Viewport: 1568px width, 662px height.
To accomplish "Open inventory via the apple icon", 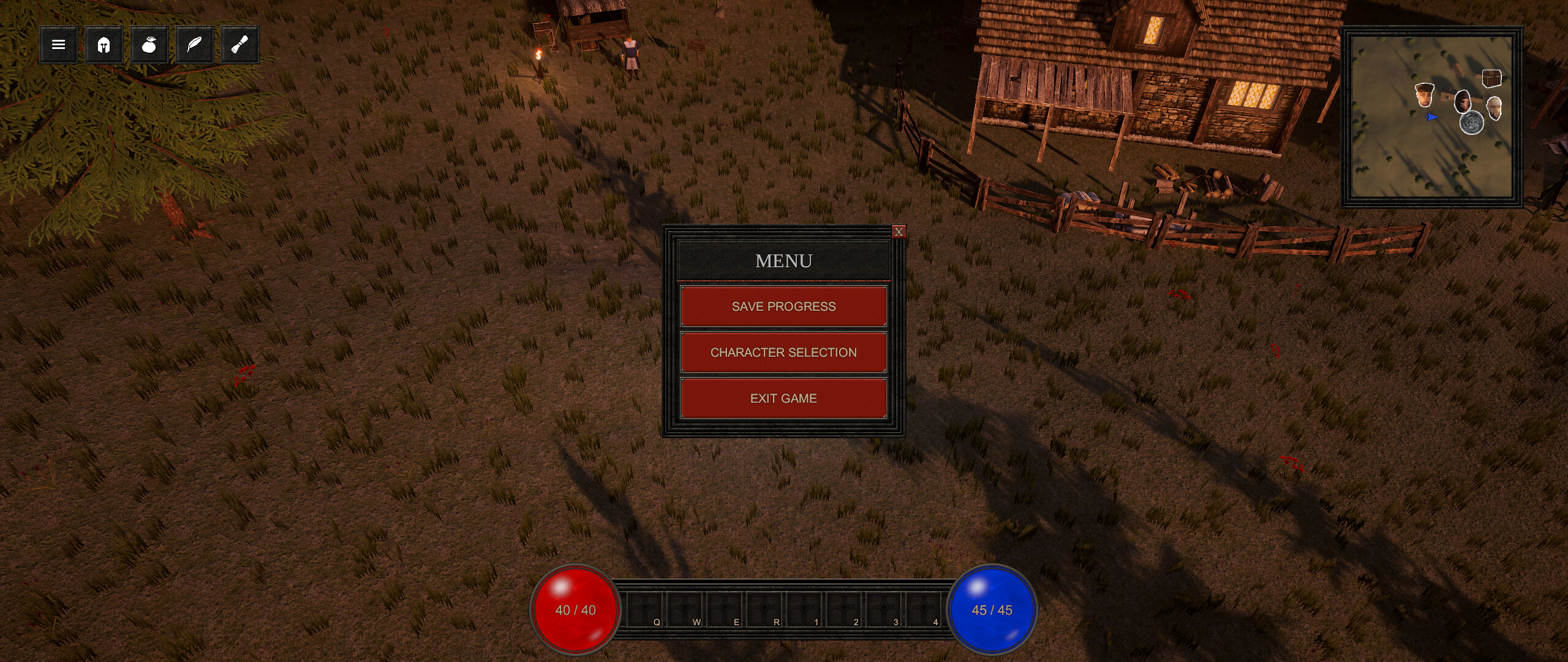I will click(149, 44).
